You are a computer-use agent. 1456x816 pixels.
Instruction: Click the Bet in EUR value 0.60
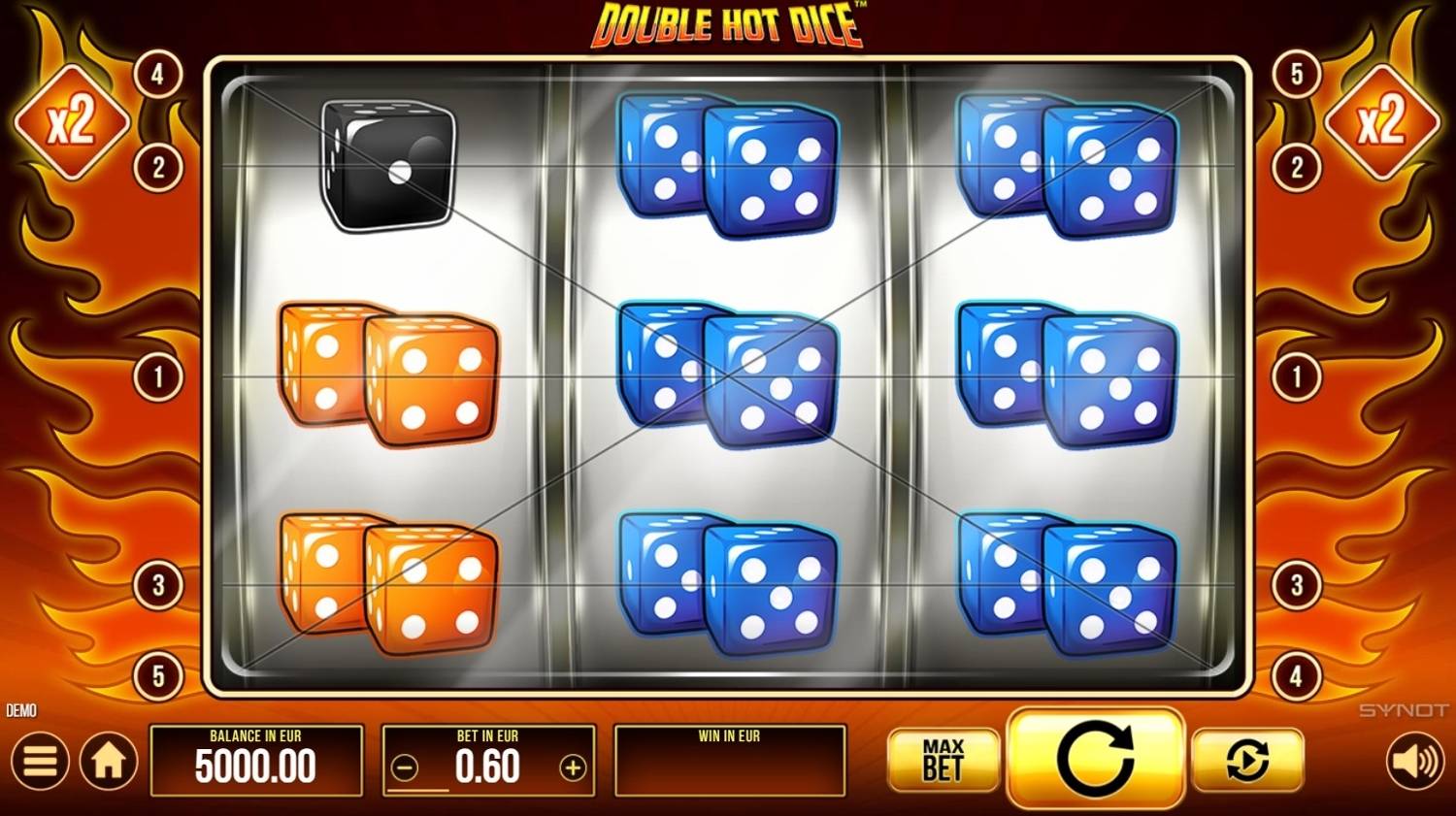coord(488,767)
